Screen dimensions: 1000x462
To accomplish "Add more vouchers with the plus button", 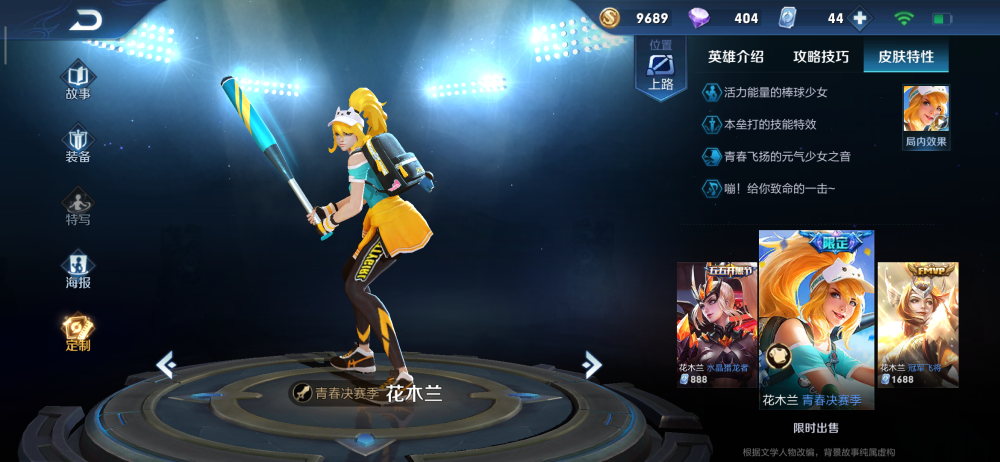I will (x=857, y=18).
